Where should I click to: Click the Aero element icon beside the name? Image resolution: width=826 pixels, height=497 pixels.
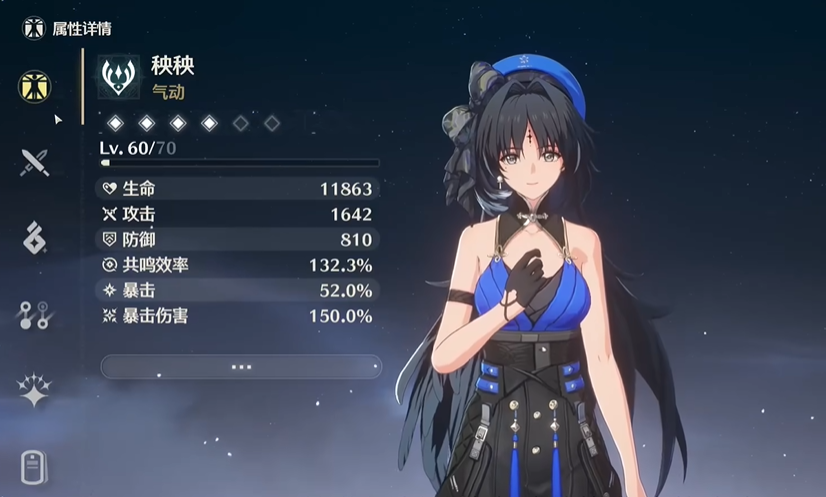pyautogui.click(x=119, y=78)
